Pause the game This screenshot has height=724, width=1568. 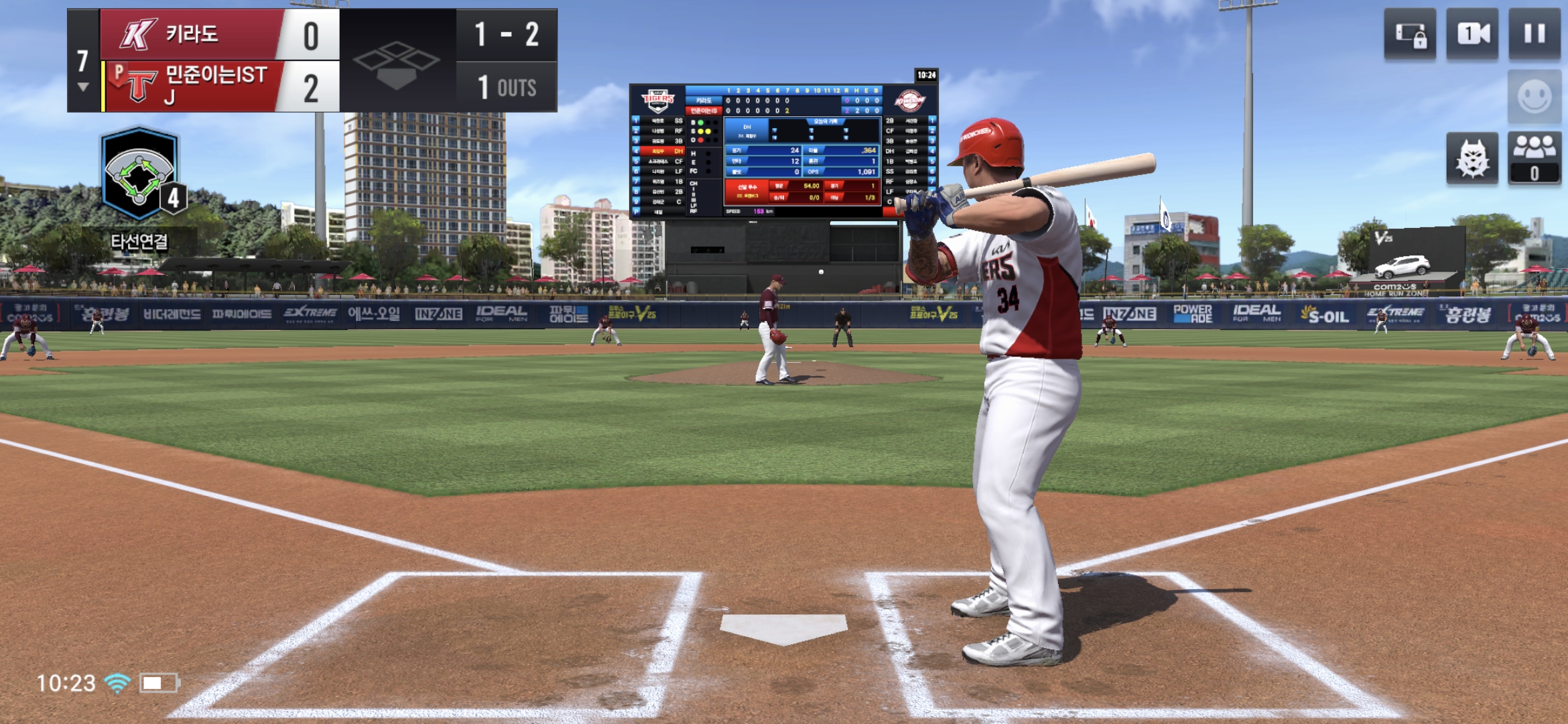click(x=1534, y=34)
